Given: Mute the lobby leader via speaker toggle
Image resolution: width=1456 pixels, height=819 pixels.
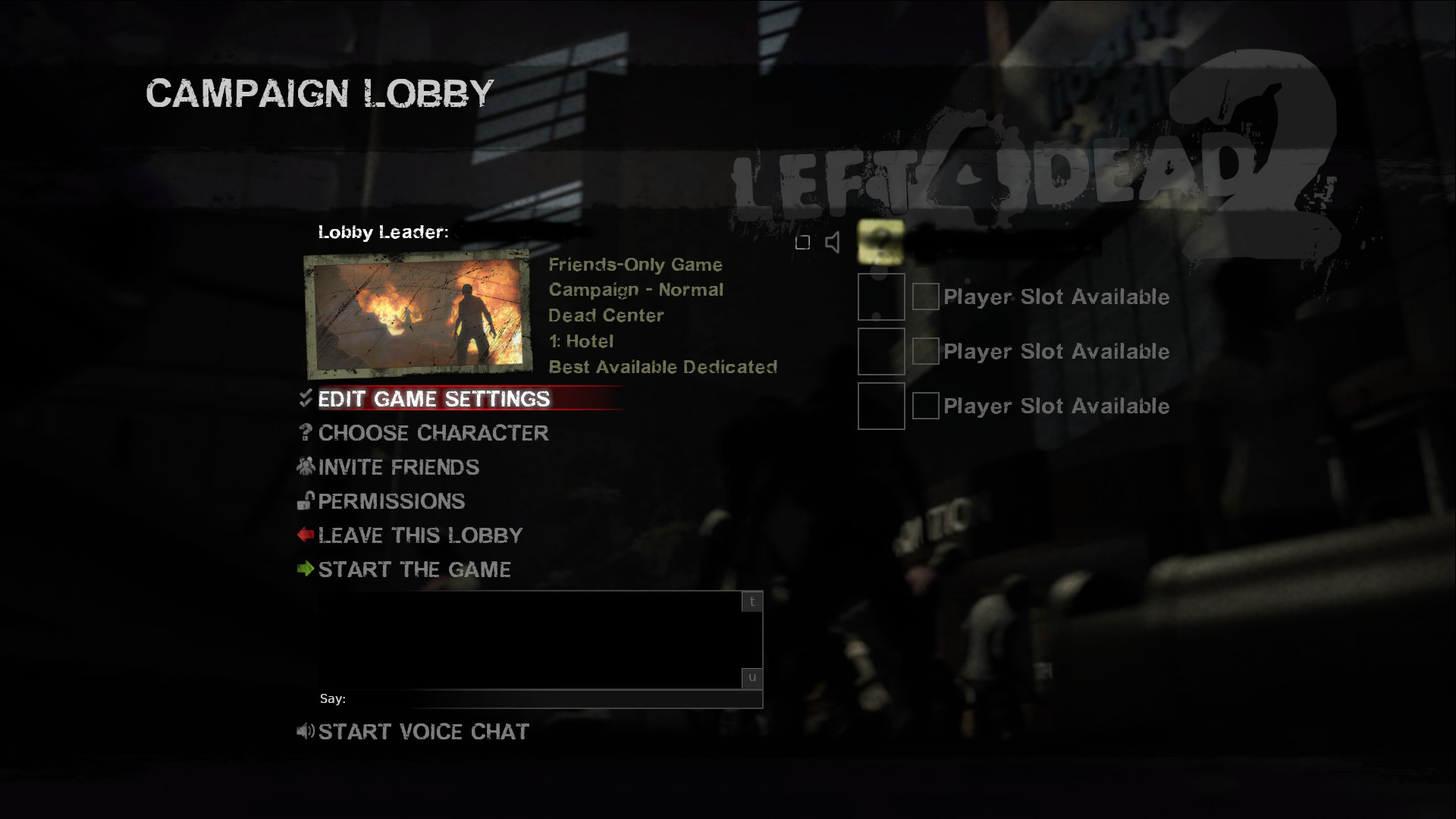Looking at the screenshot, I should (833, 242).
